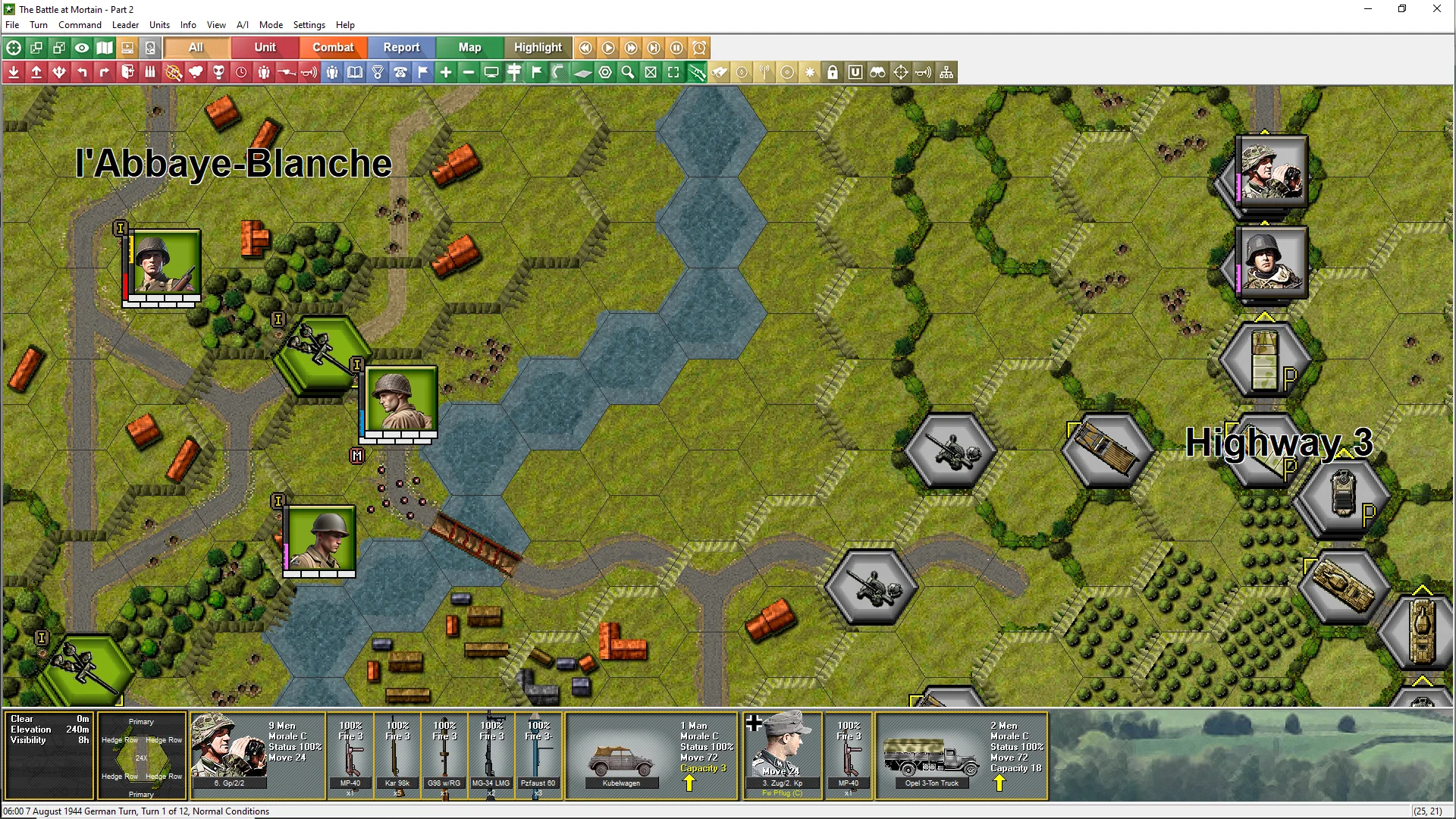Screen dimensions: 1456x819
Task: Click the gas mask toolbar icon
Action: [x=218, y=72]
